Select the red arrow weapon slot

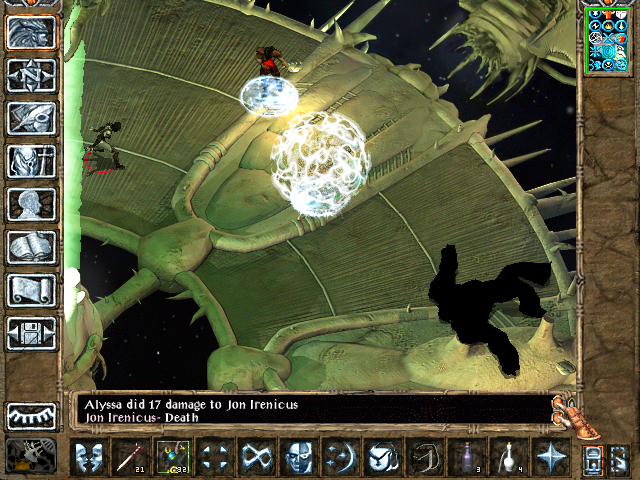pyautogui.click(x=130, y=457)
